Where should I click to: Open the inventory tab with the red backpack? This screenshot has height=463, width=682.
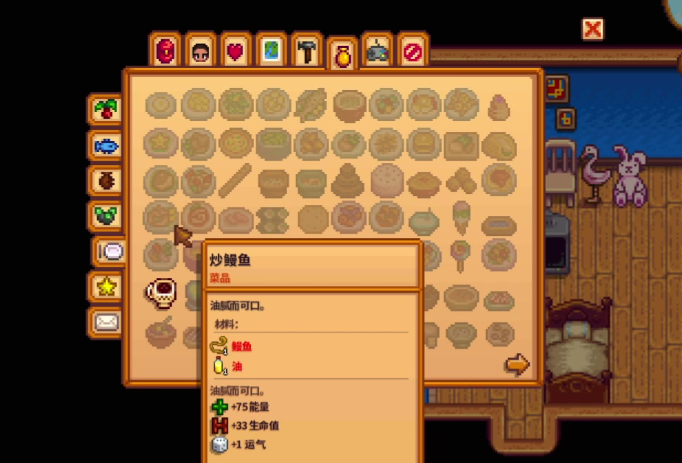pos(167,51)
